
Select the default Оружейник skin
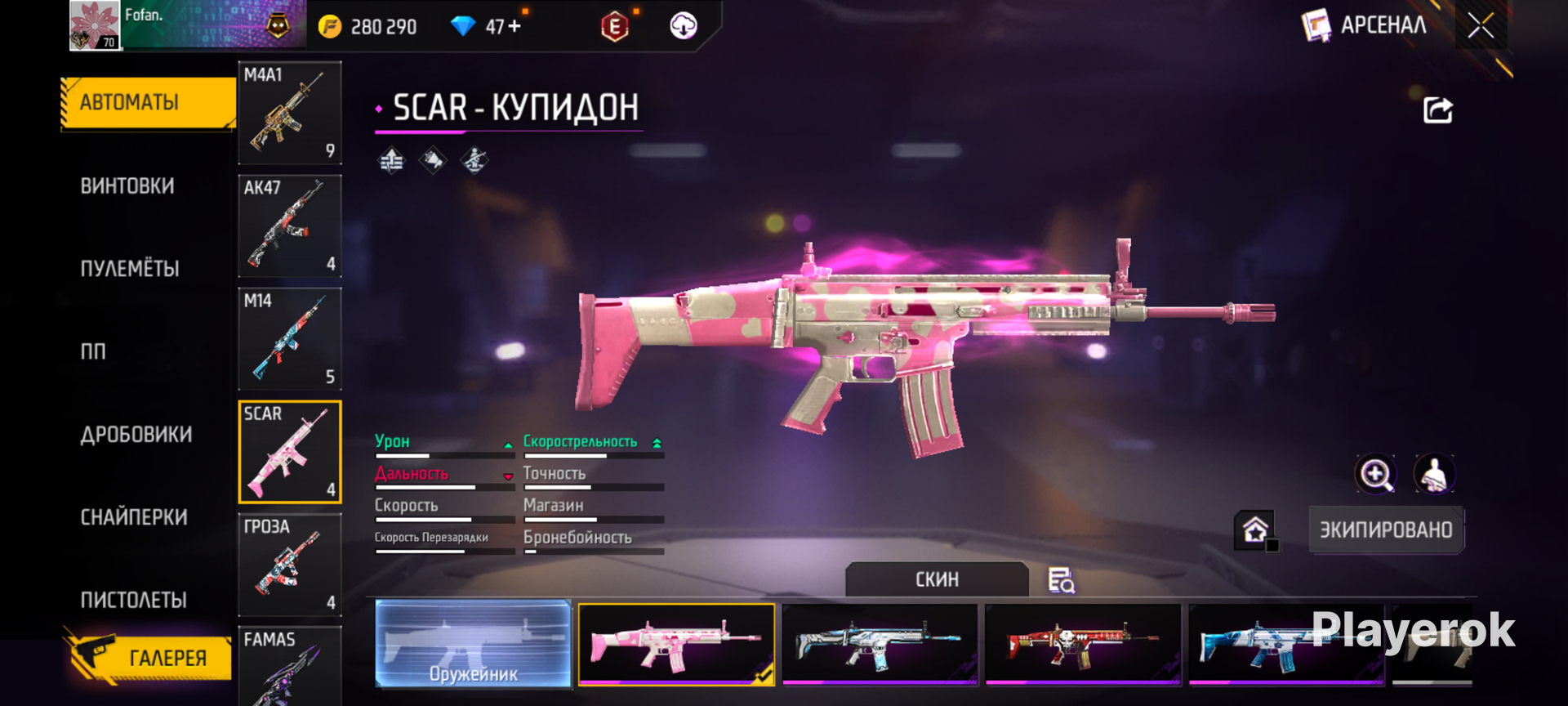pyautogui.click(x=474, y=645)
